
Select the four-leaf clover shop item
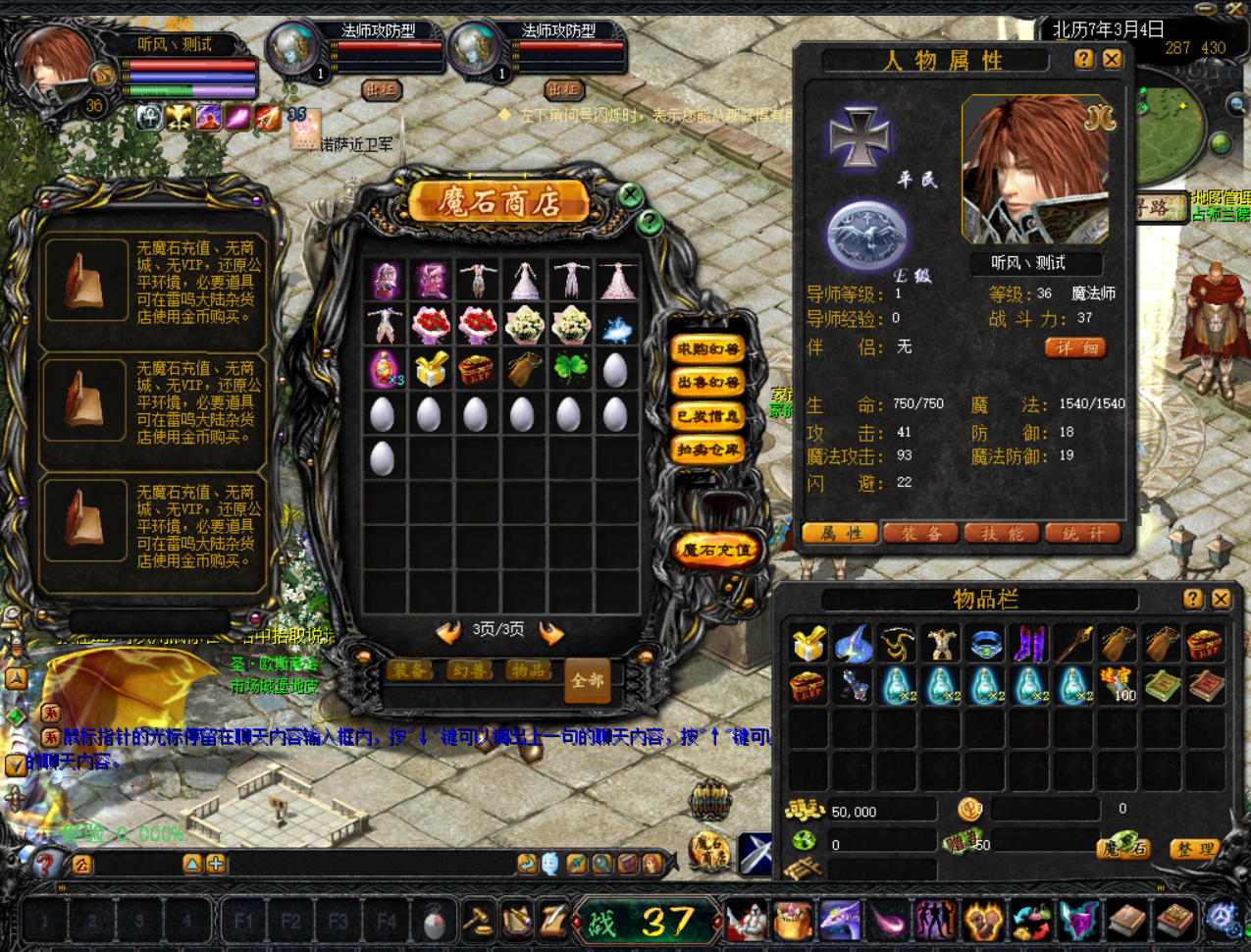[571, 369]
